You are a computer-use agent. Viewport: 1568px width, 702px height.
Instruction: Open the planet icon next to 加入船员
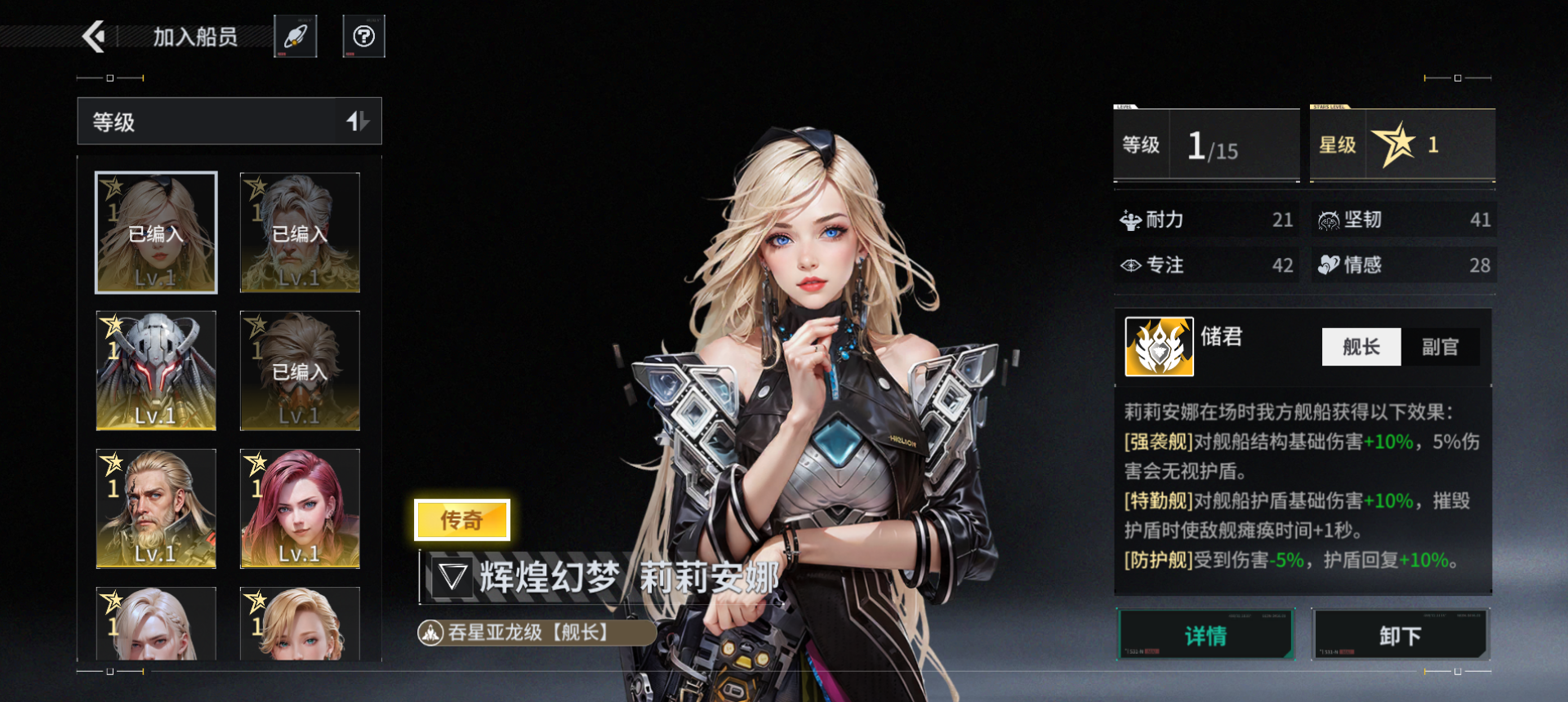pyautogui.click(x=296, y=35)
